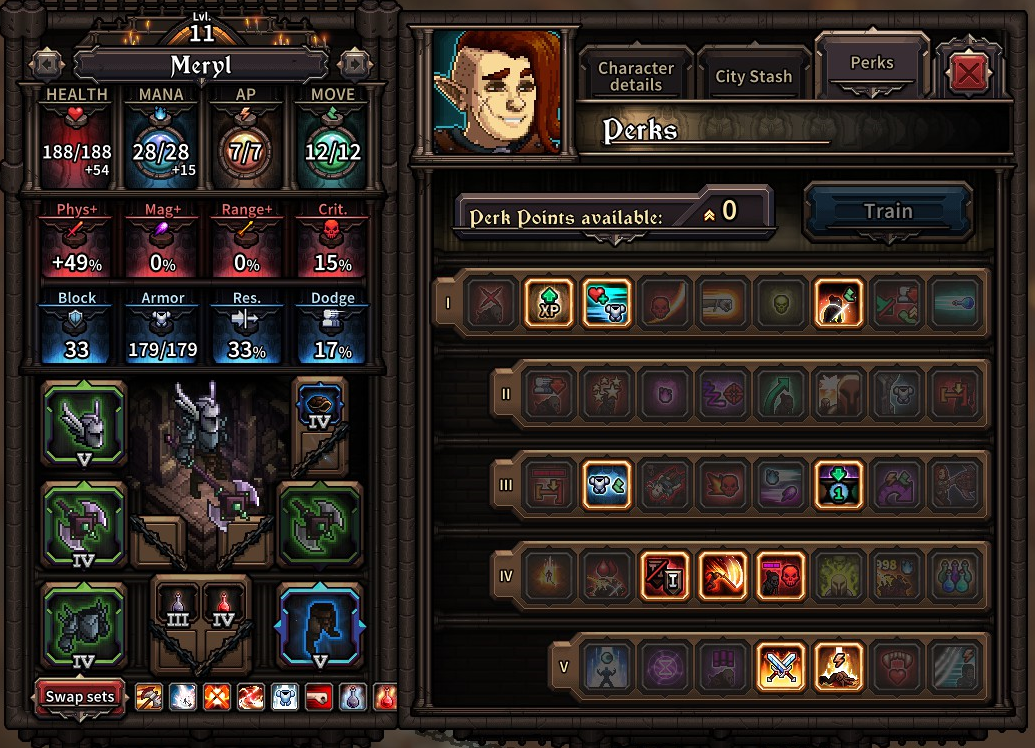Viewport: 1035px width, 748px height.
Task: Close the character panel with red X
Action: 967,73
